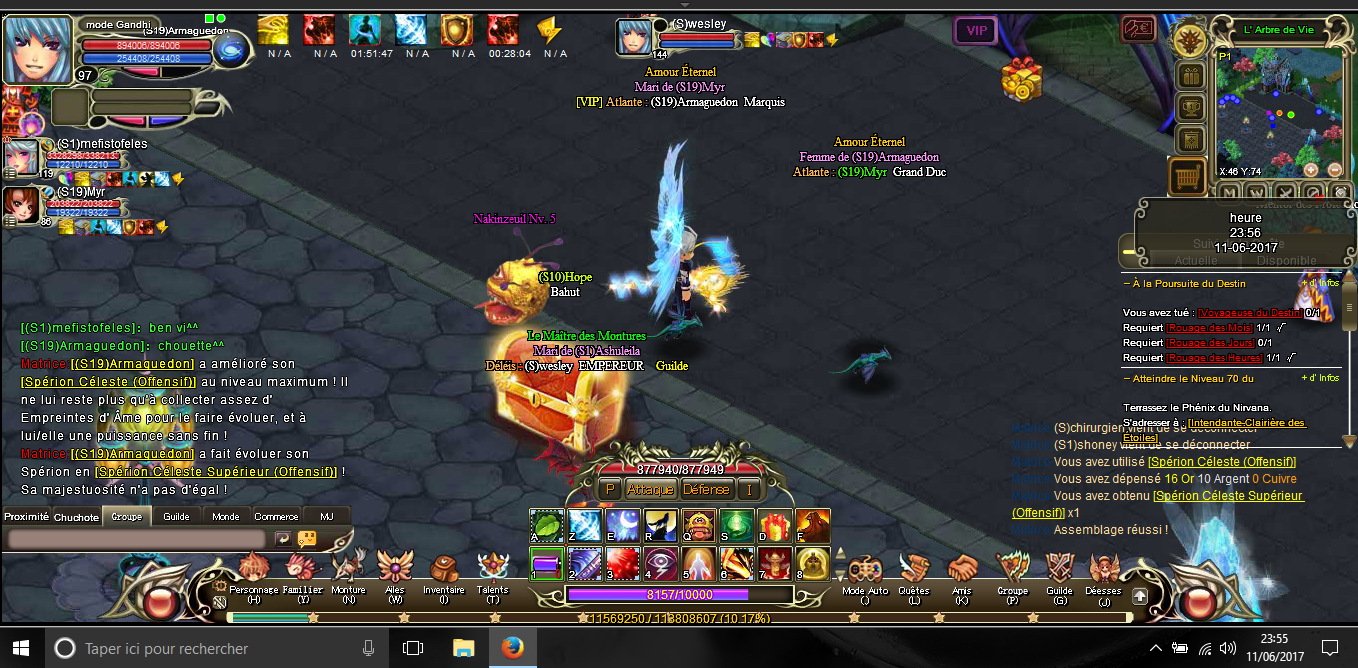Open the shopping cart store

point(1188,176)
